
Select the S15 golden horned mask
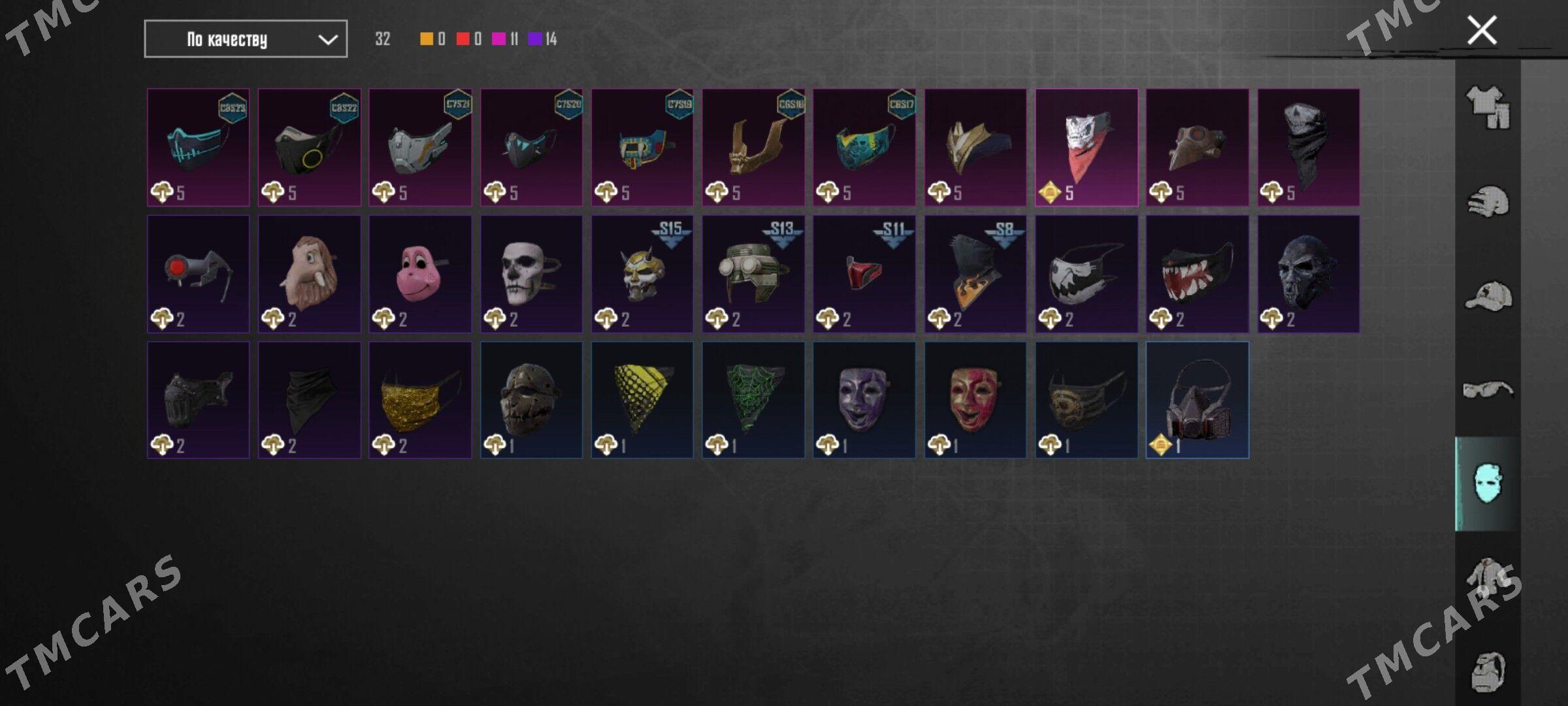pyautogui.click(x=642, y=274)
